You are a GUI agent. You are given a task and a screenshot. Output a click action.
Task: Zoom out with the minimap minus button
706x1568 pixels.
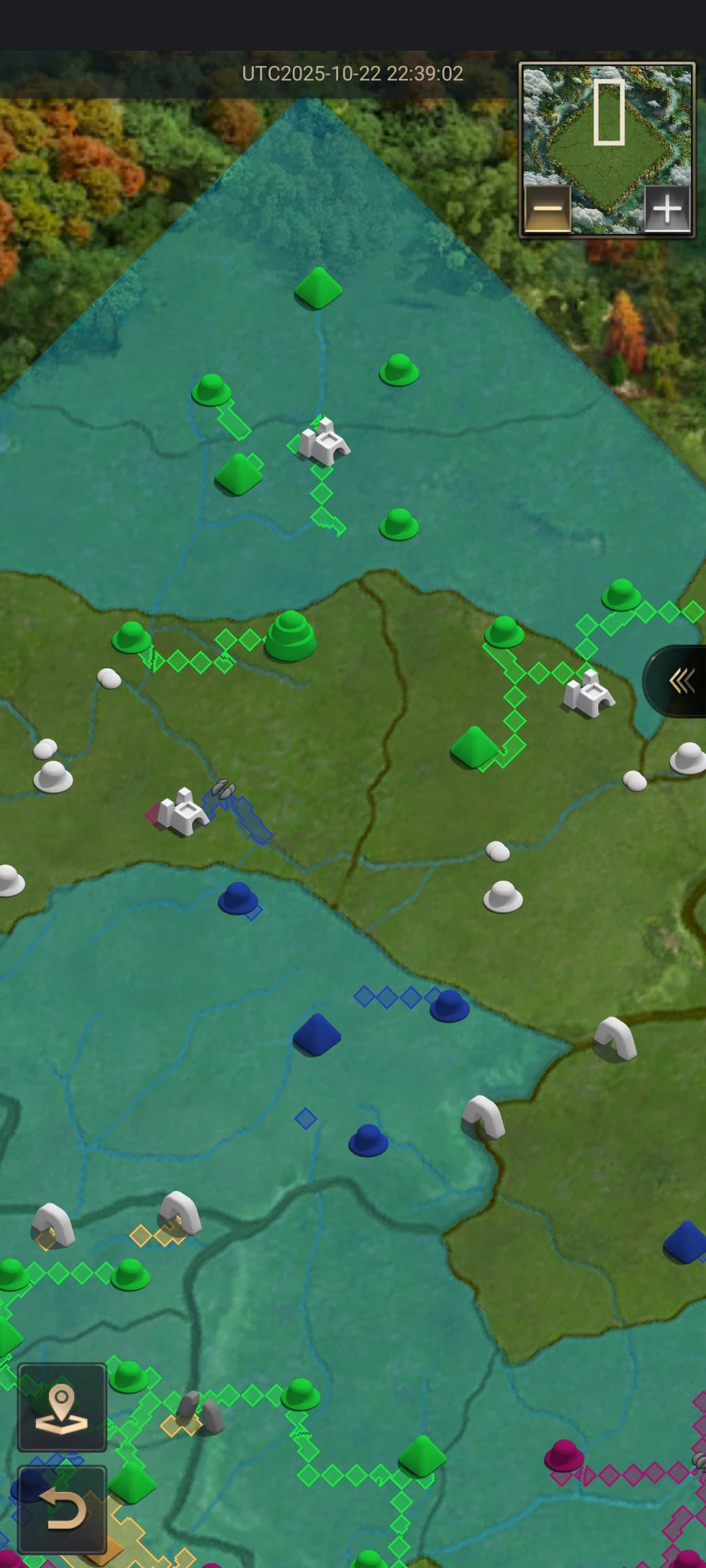pos(547,209)
